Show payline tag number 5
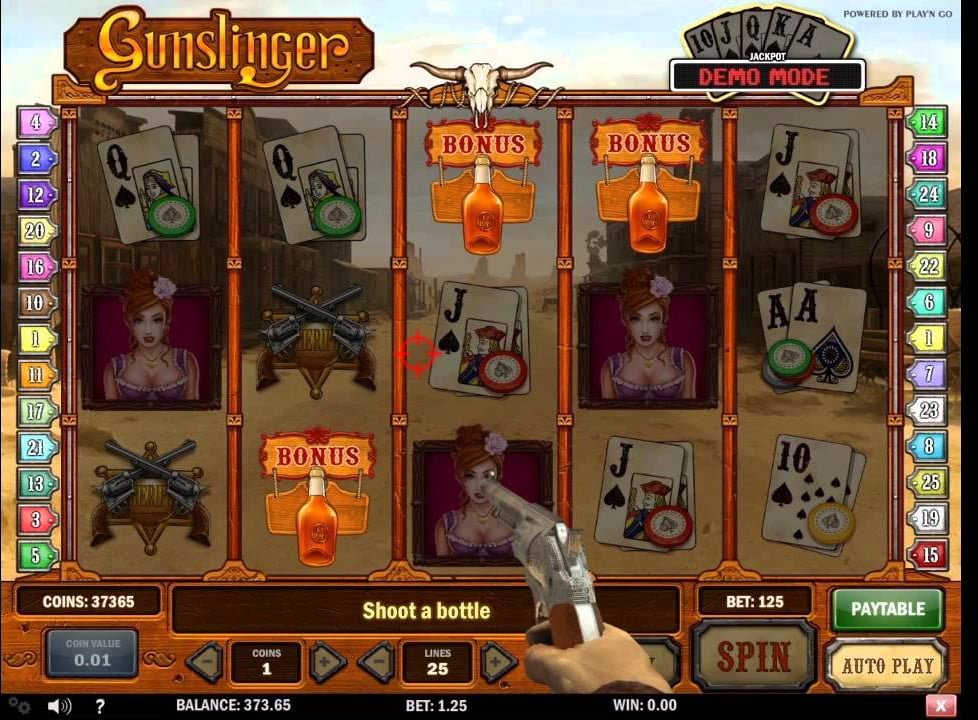Image resolution: width=978 pixels, height=720 pixels. pyautogui.click(x=36, y=554)
